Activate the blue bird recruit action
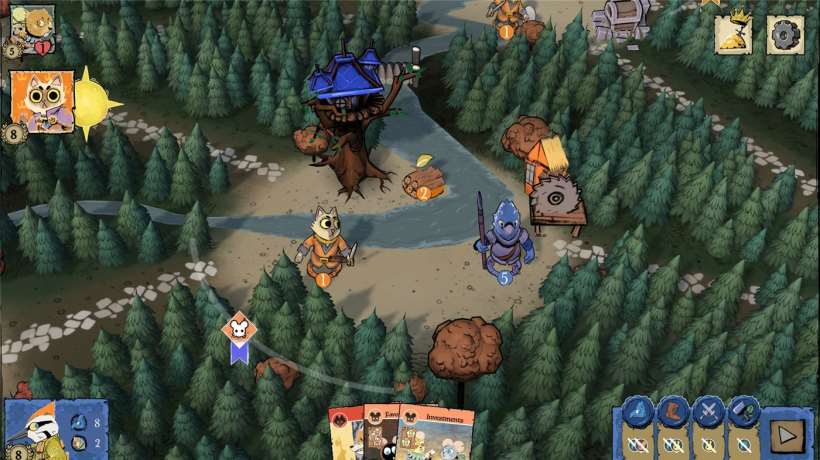Screen dimensions: 820x460 coord(639,412)
